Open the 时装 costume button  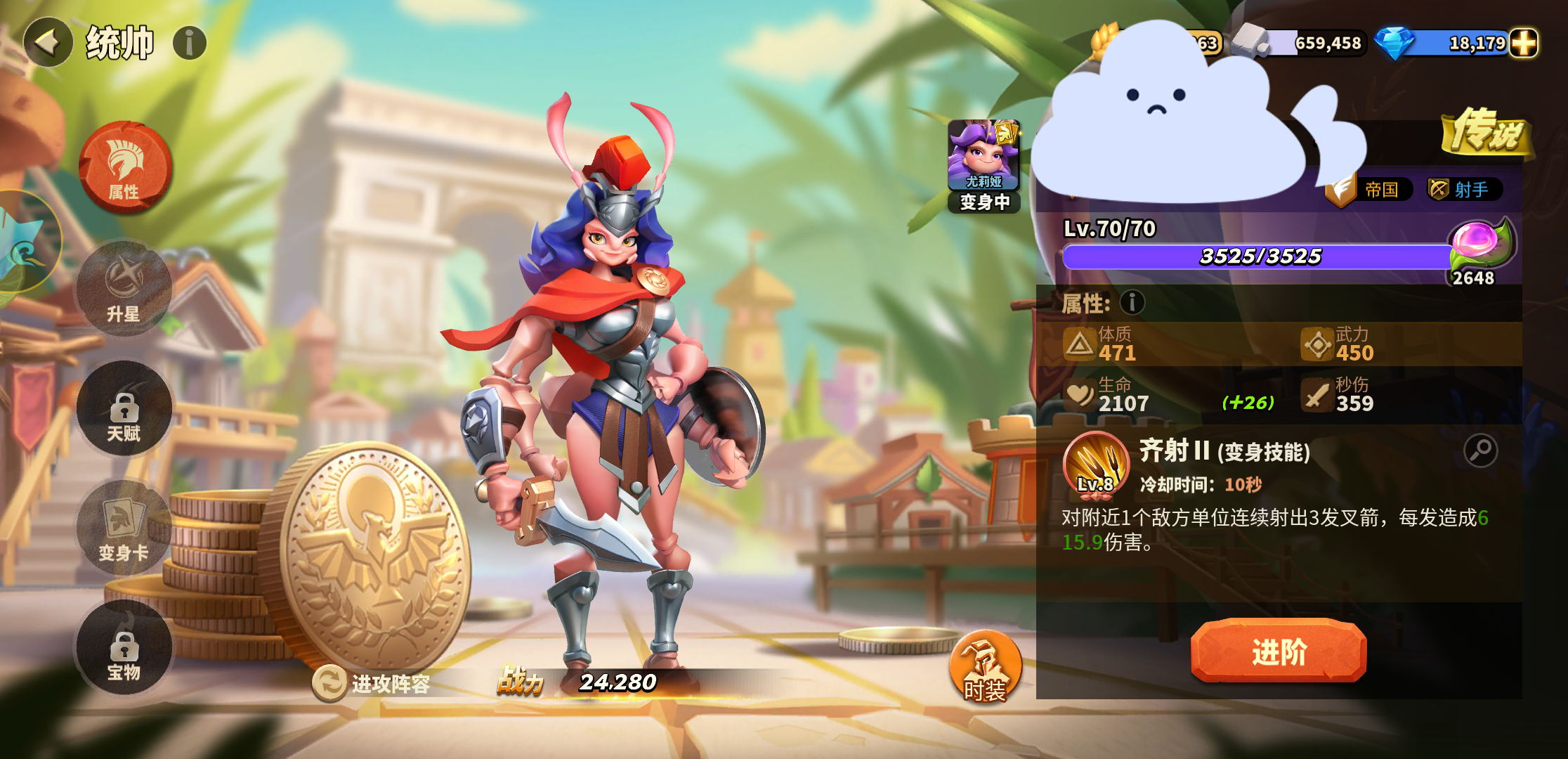(985, 668)
